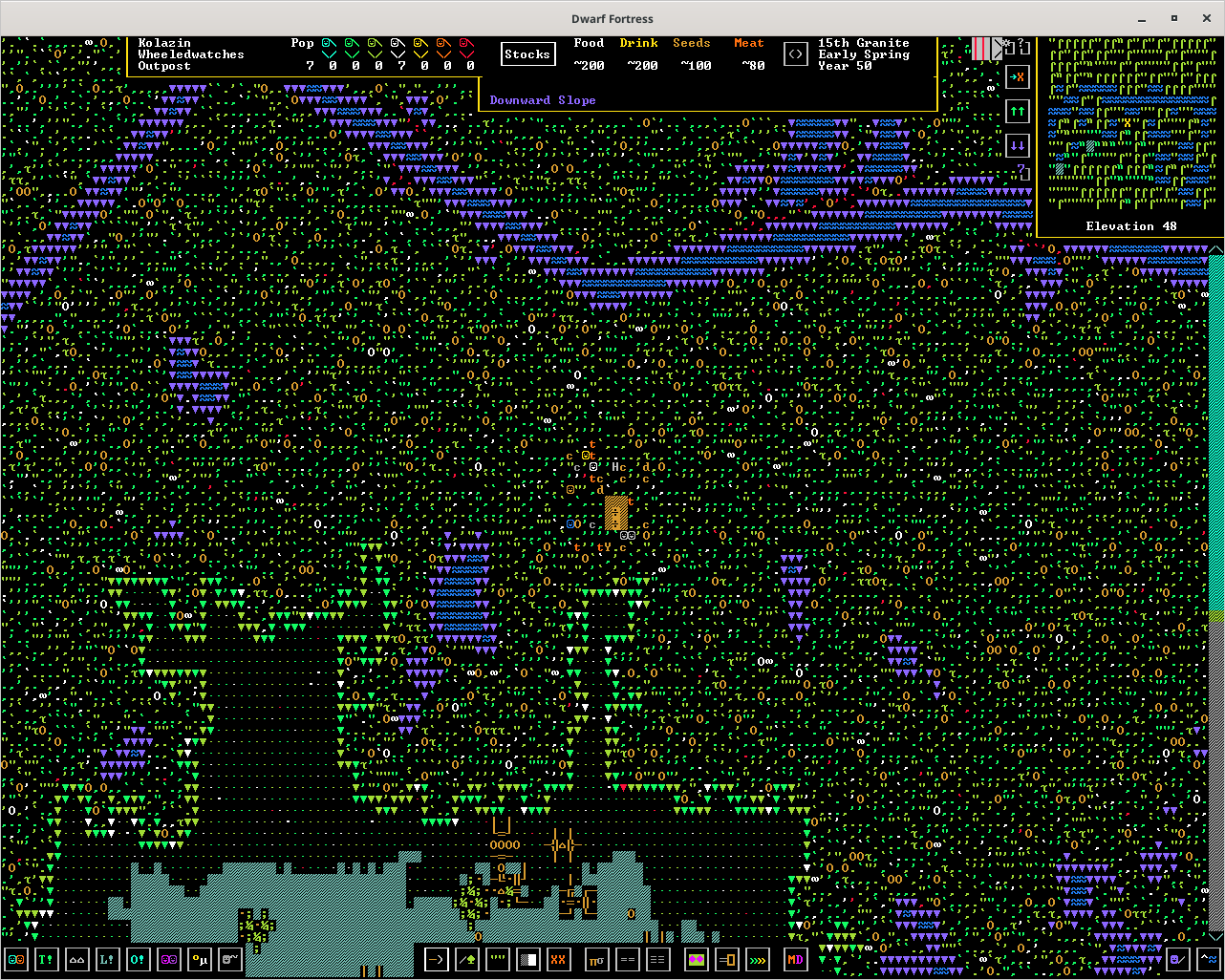Open the labor 'L!' toolbar button
The image size is (1225, 980).
coord(108,959)
